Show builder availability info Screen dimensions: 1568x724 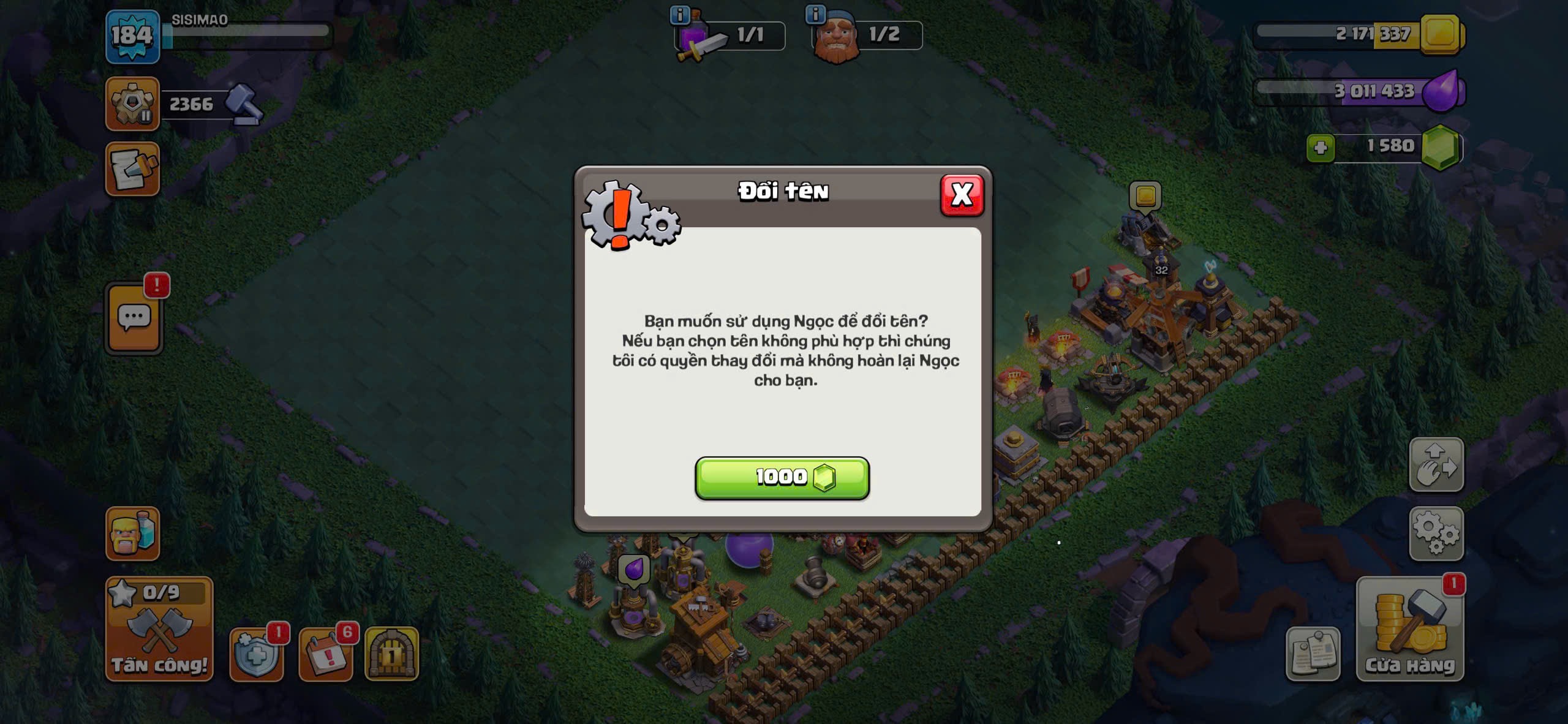pyautogui.click(x=815, y=14)
